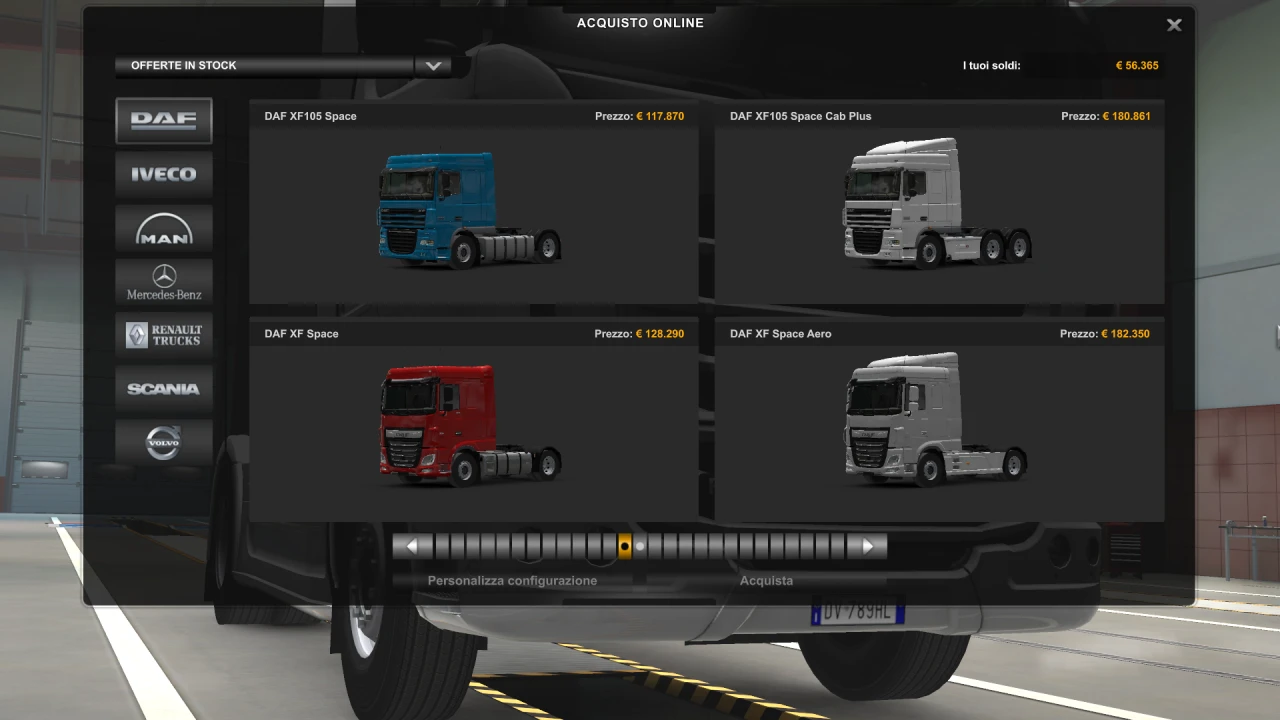Viewport: 1280px width, 720px height.
Task: Expand the stock filter chevron arrow
Action: pos(433,65)
